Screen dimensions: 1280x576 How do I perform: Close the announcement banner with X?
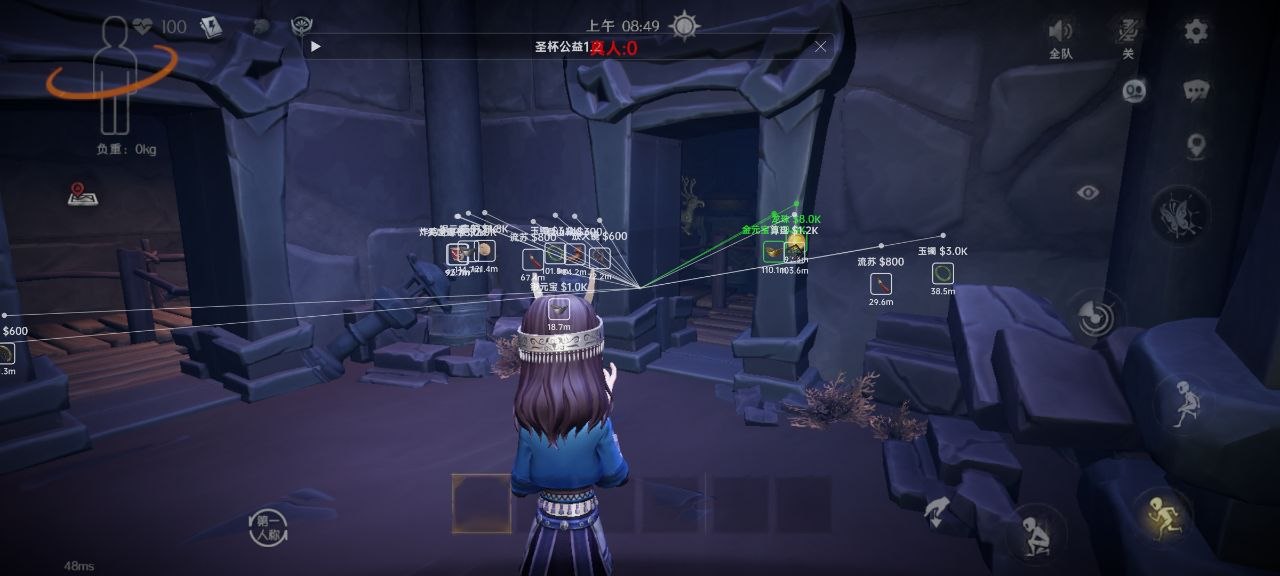pos(821,46)
